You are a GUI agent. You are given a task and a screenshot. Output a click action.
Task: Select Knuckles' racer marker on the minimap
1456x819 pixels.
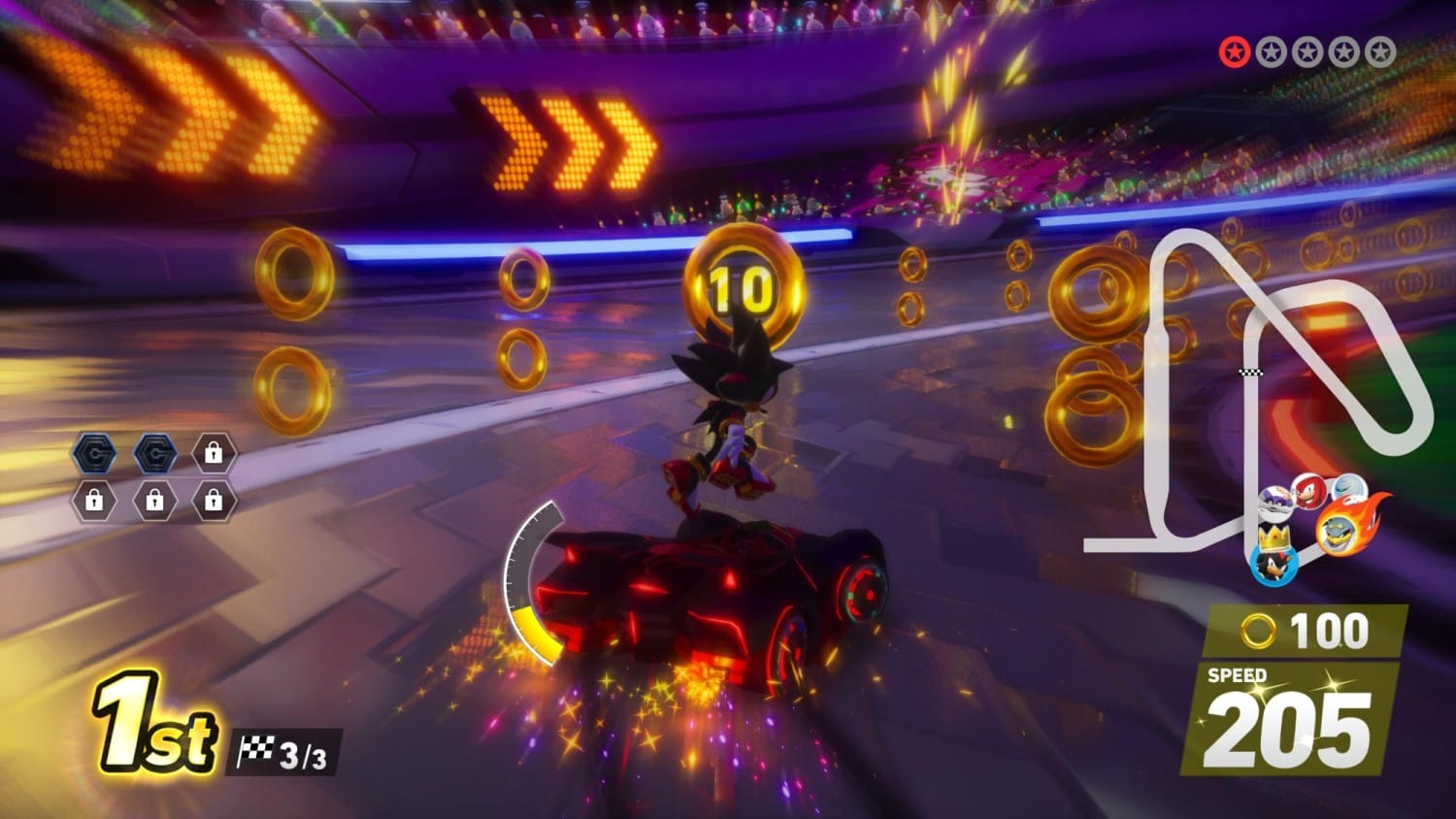pyautogui.click(x=1309, y=492)
